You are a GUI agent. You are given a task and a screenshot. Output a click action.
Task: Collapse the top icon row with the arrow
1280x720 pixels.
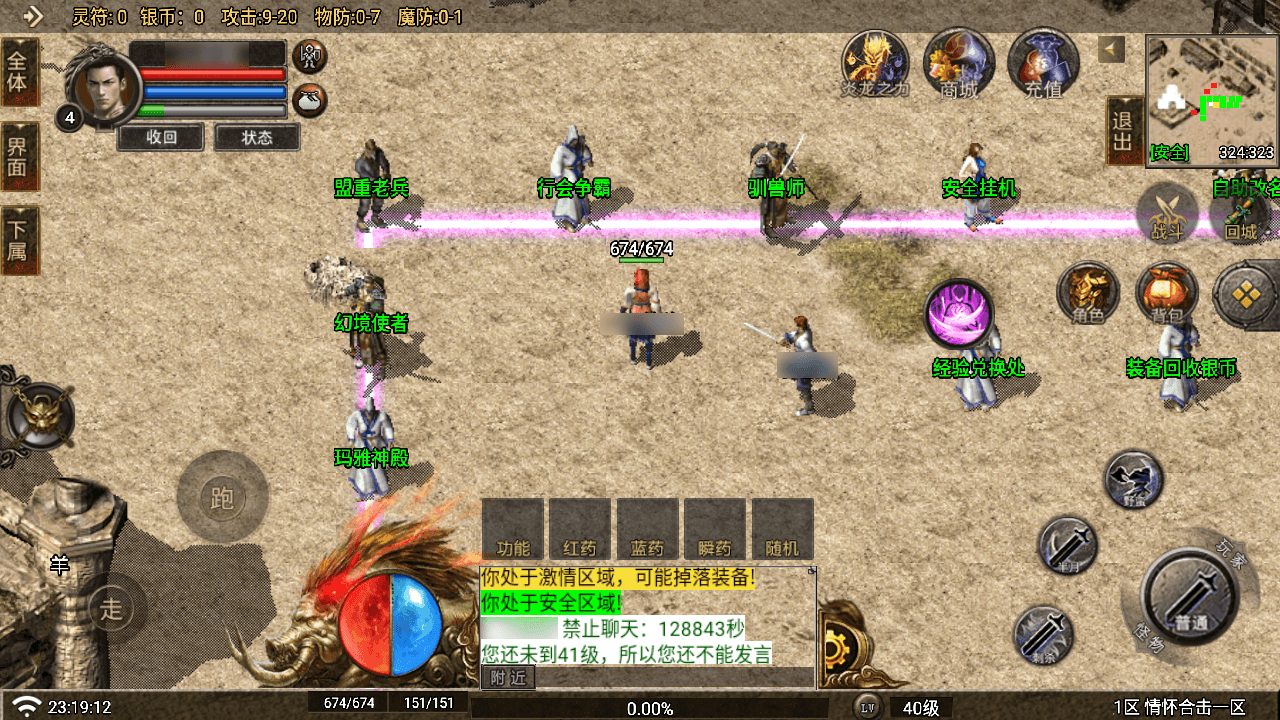pos(1111,49)
